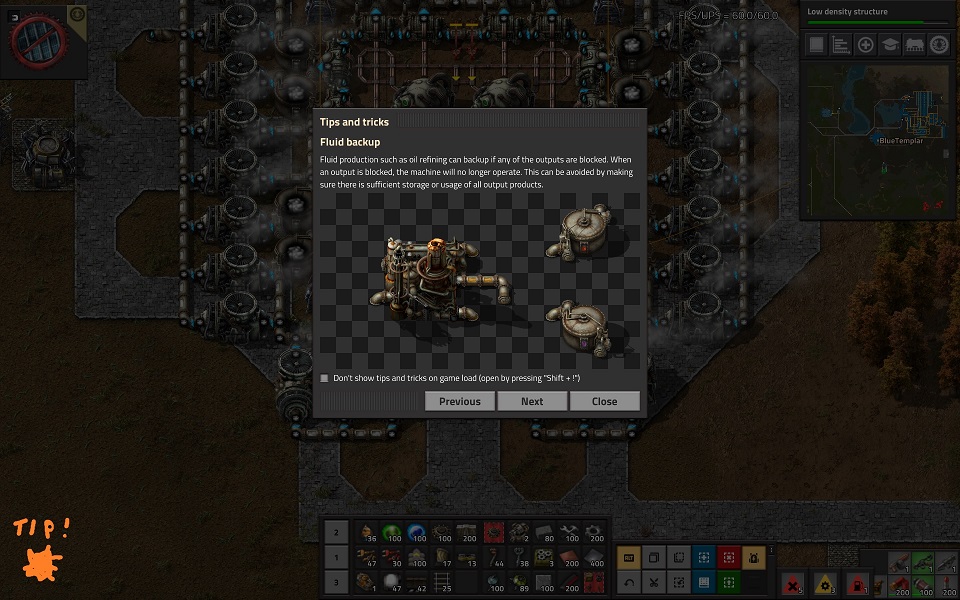This screenshot has height=600, width=960.
Task: Open the bonuses plus-circle button
Action: coord(866,45)
